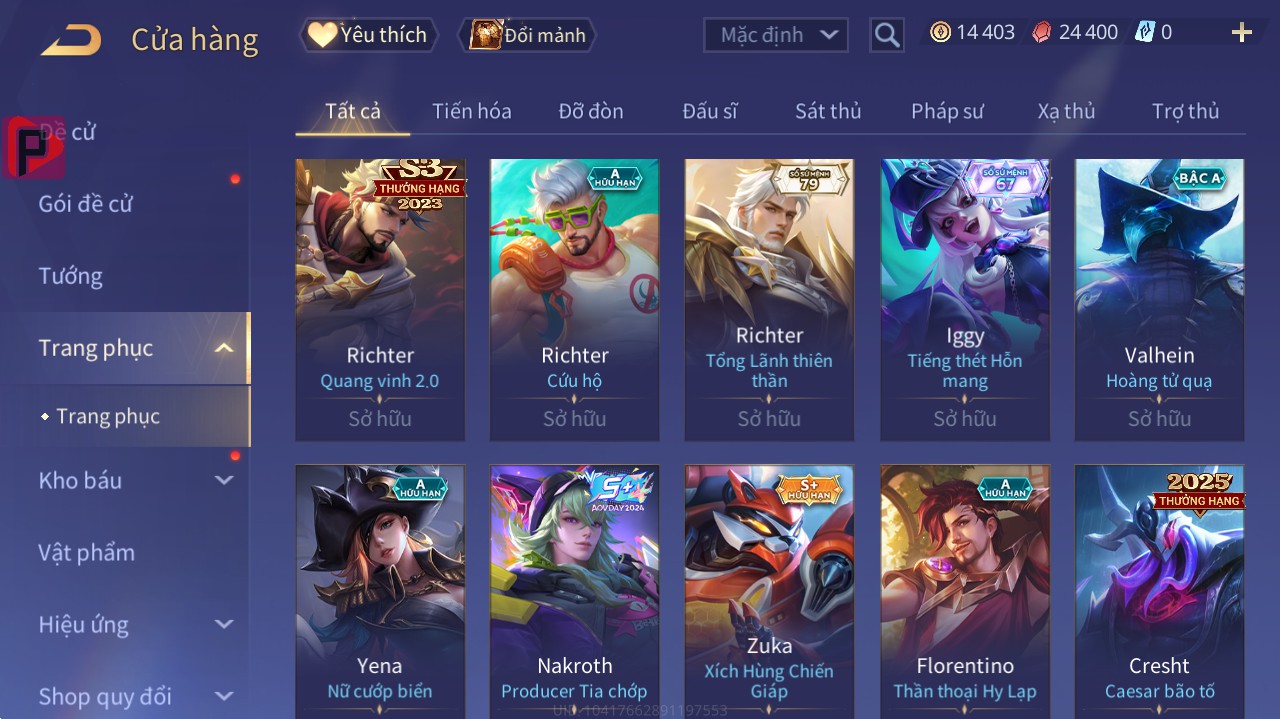Choose the Xạ thủ tab
This screenshot has height=719, width=1280.
pyautogui.click(x=1066, y=111)
